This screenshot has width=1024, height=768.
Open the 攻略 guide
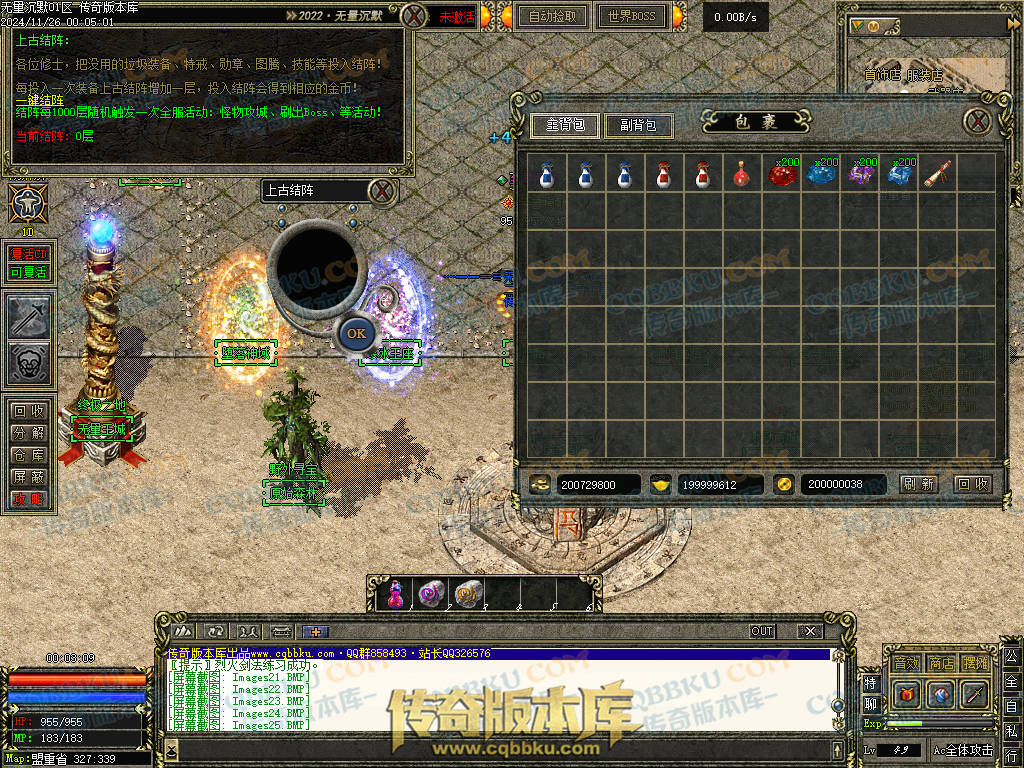tap(28, 499)
